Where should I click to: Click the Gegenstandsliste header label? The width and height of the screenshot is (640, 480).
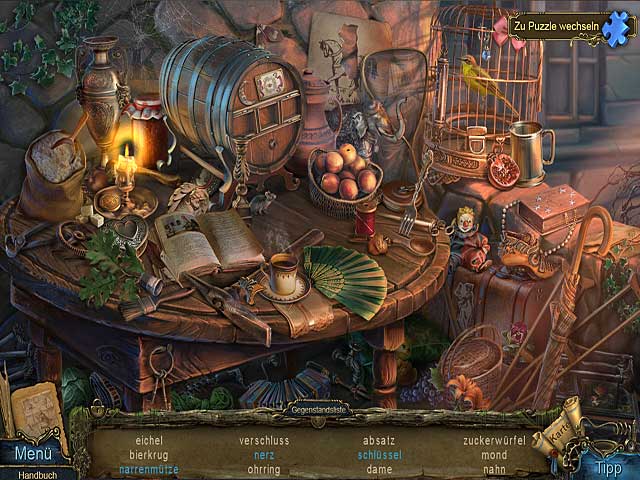319,410
